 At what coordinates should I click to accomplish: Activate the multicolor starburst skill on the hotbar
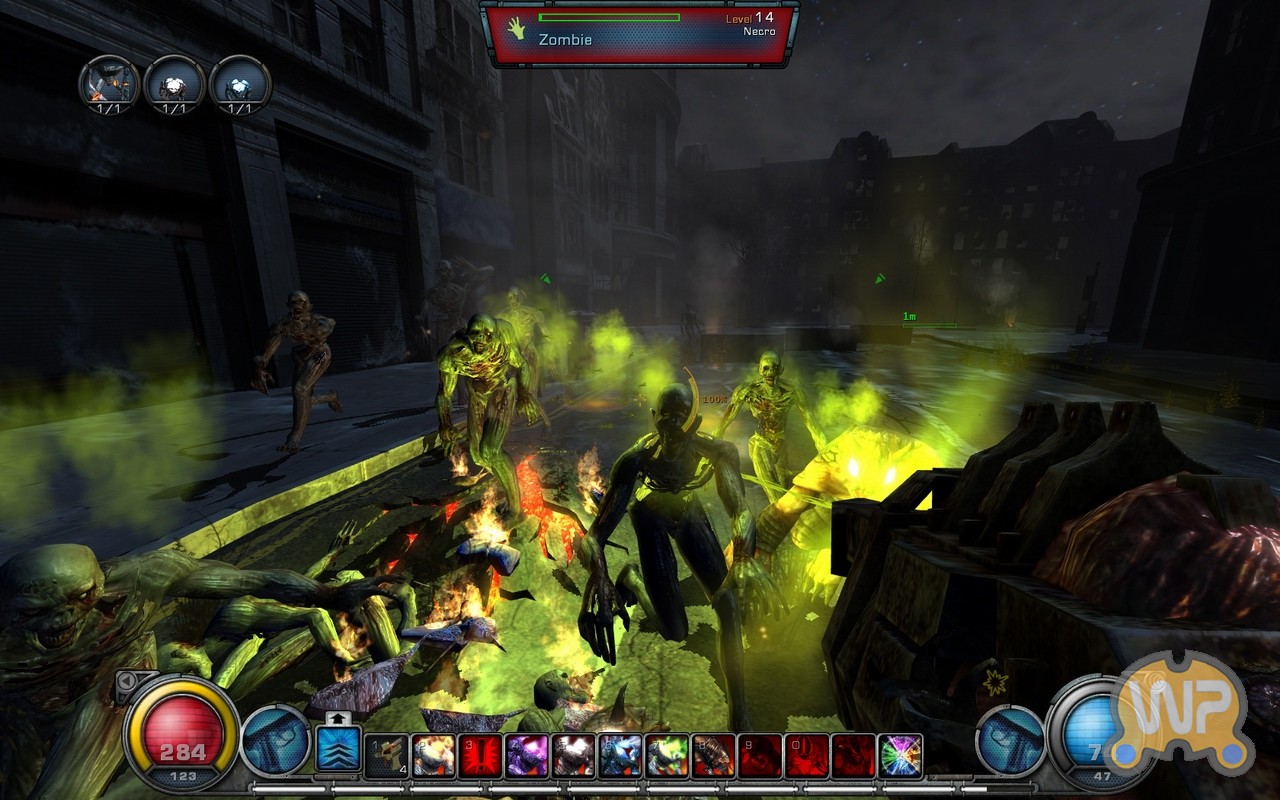(900, 755)
